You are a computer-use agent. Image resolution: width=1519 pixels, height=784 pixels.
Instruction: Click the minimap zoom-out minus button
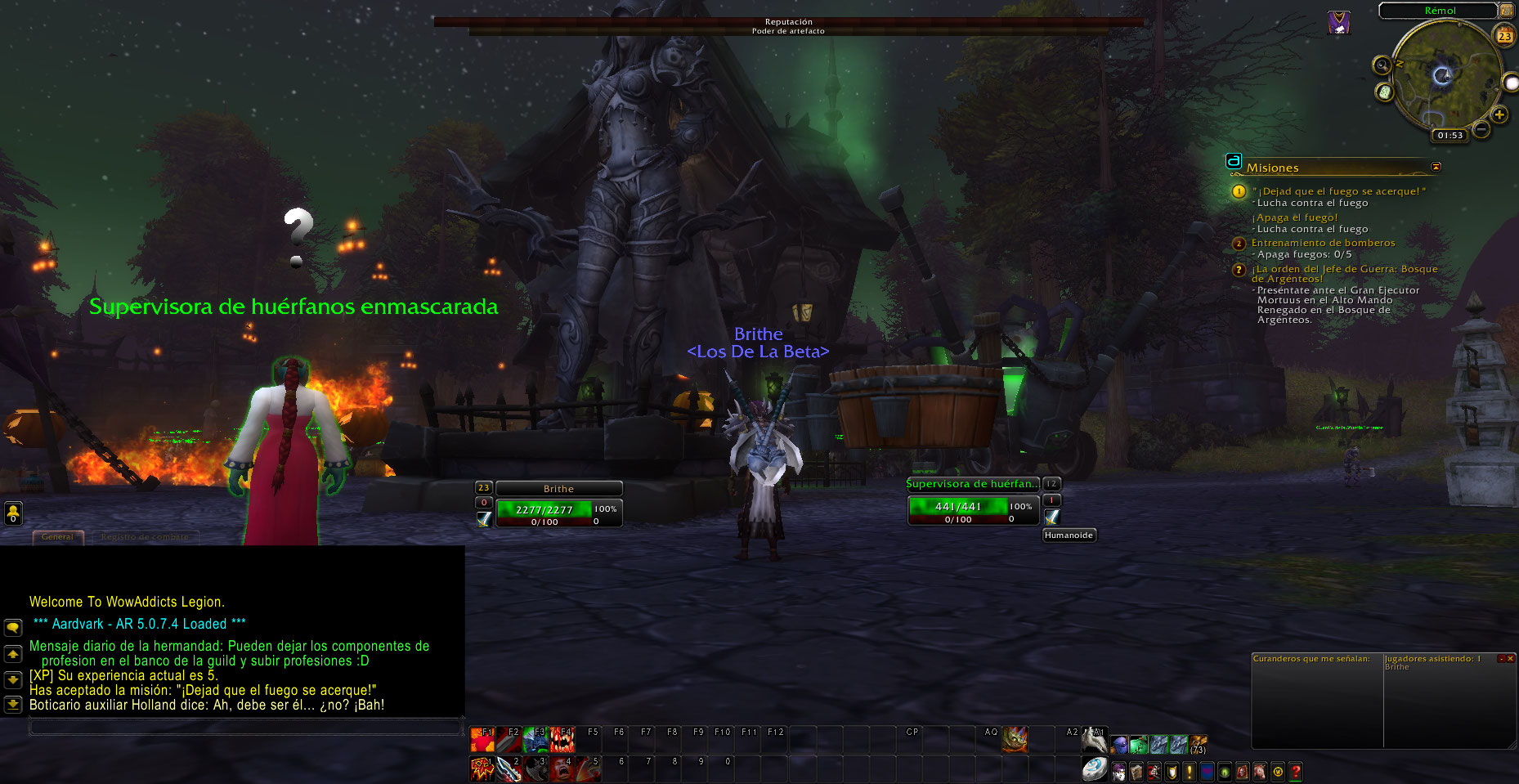pos(1481,129)
